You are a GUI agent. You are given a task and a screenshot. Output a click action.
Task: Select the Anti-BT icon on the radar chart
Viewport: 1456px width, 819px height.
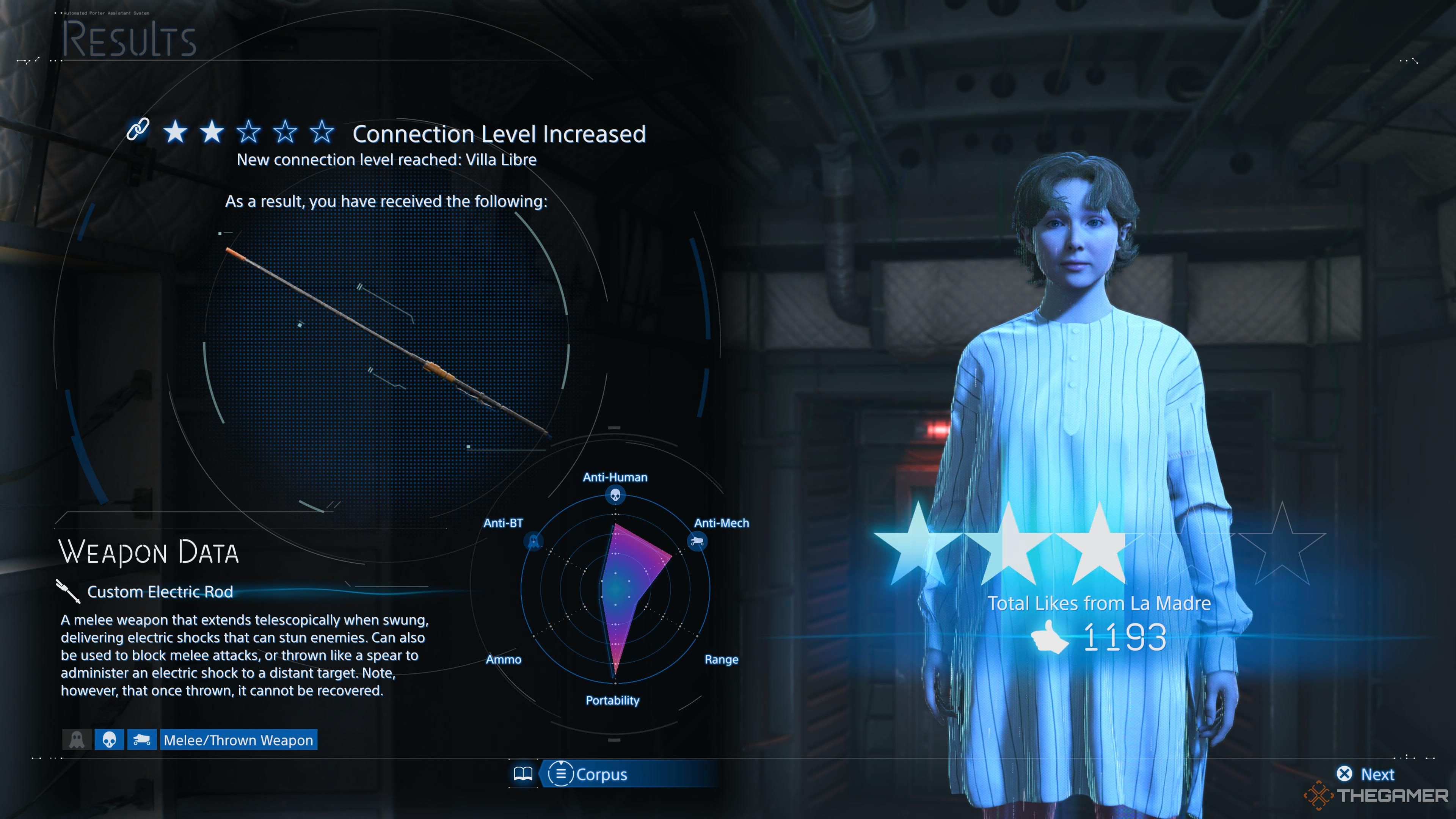[x=533, y=541]
